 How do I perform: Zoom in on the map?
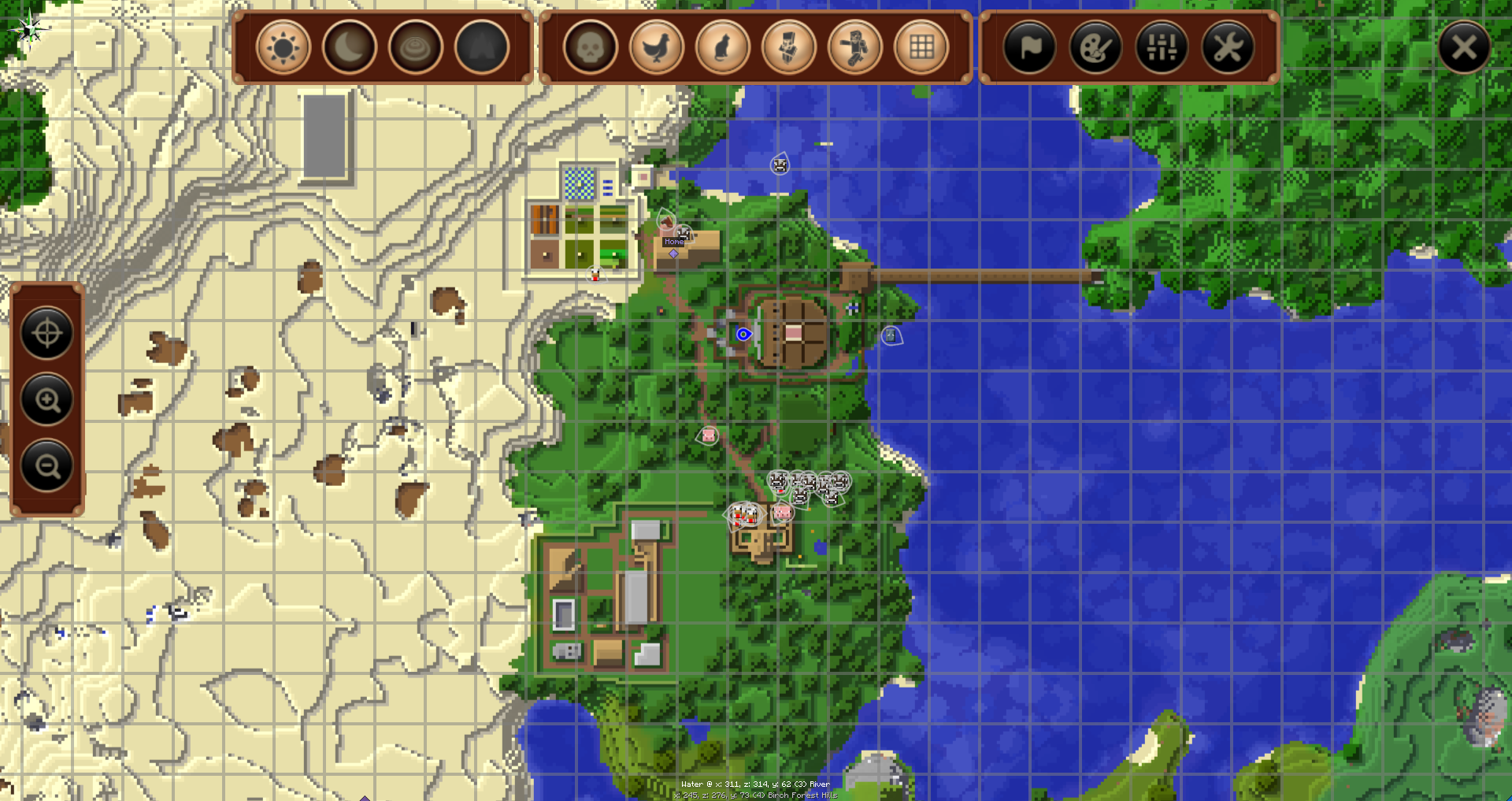click(x=47, y=400)
